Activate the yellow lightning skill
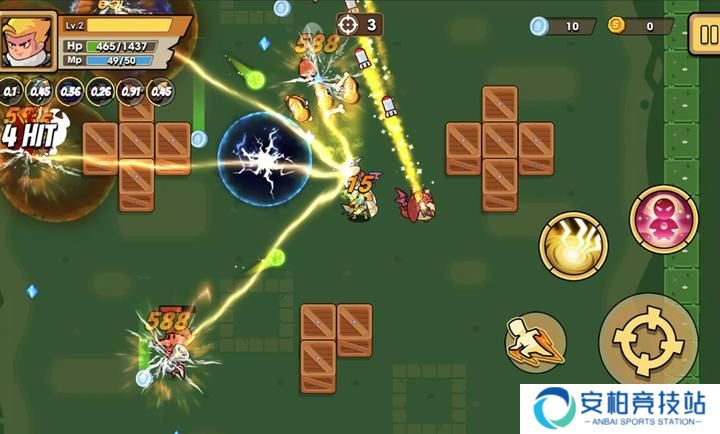720x434 pixels. (x=573, y=243)
